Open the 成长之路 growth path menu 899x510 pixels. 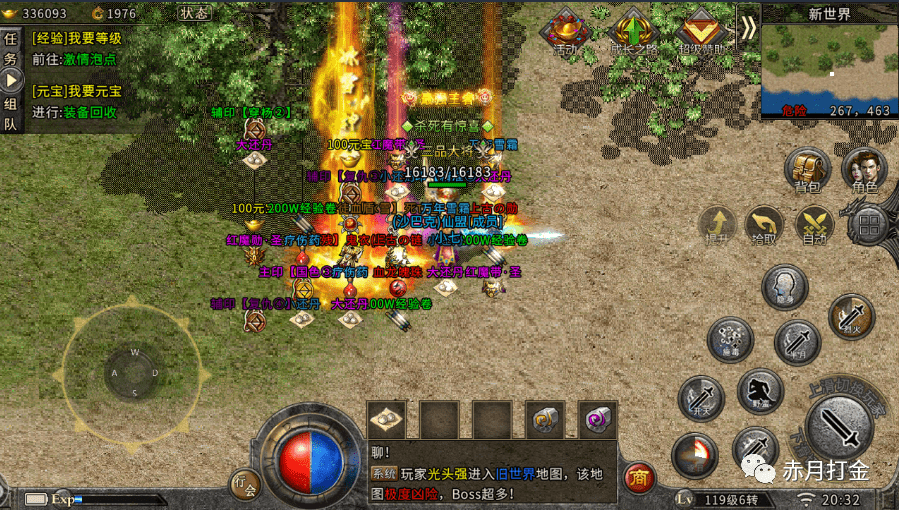[x=633, y=30]
